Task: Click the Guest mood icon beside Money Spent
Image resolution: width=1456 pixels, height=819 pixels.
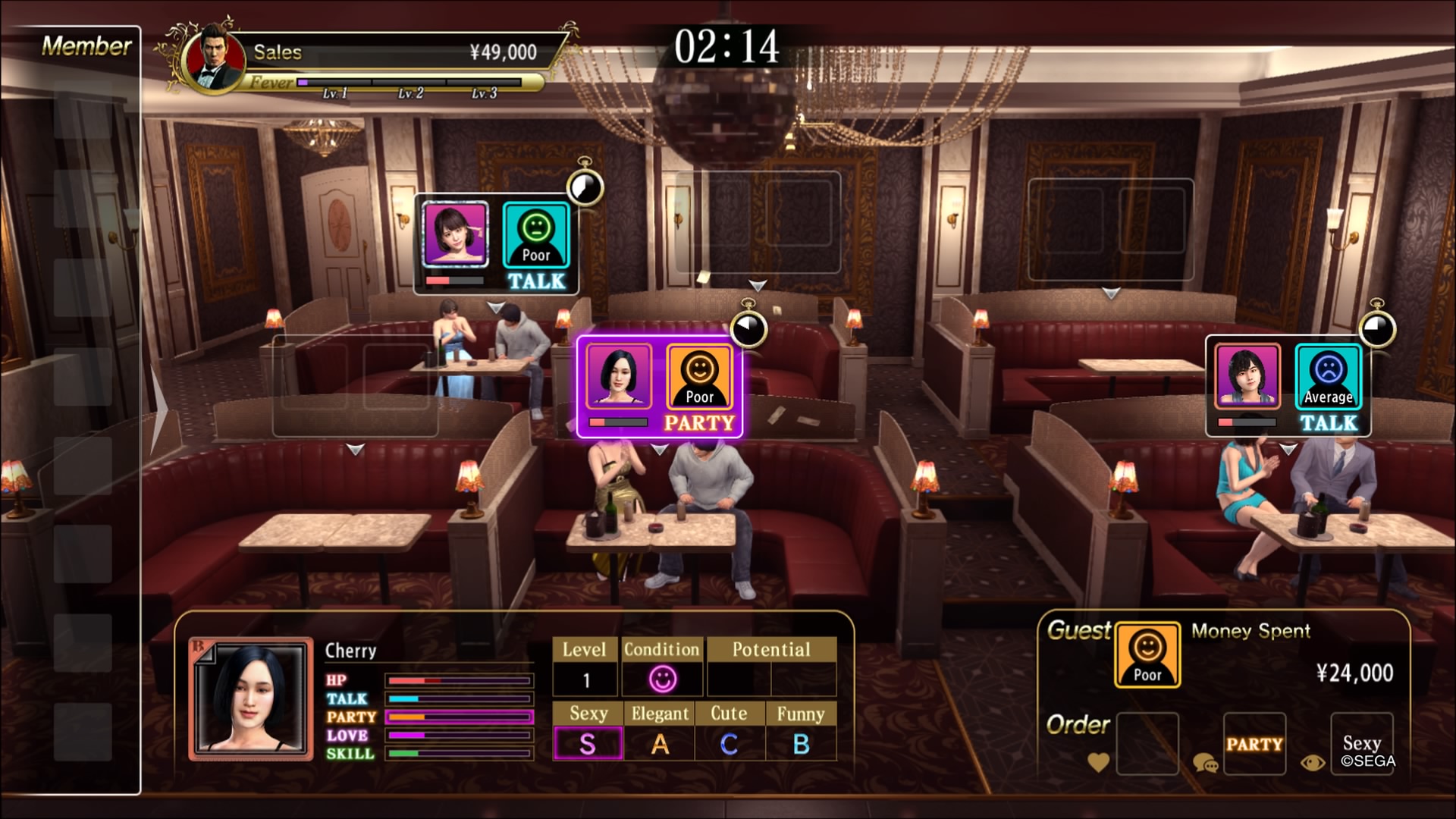Action: 1147,654
